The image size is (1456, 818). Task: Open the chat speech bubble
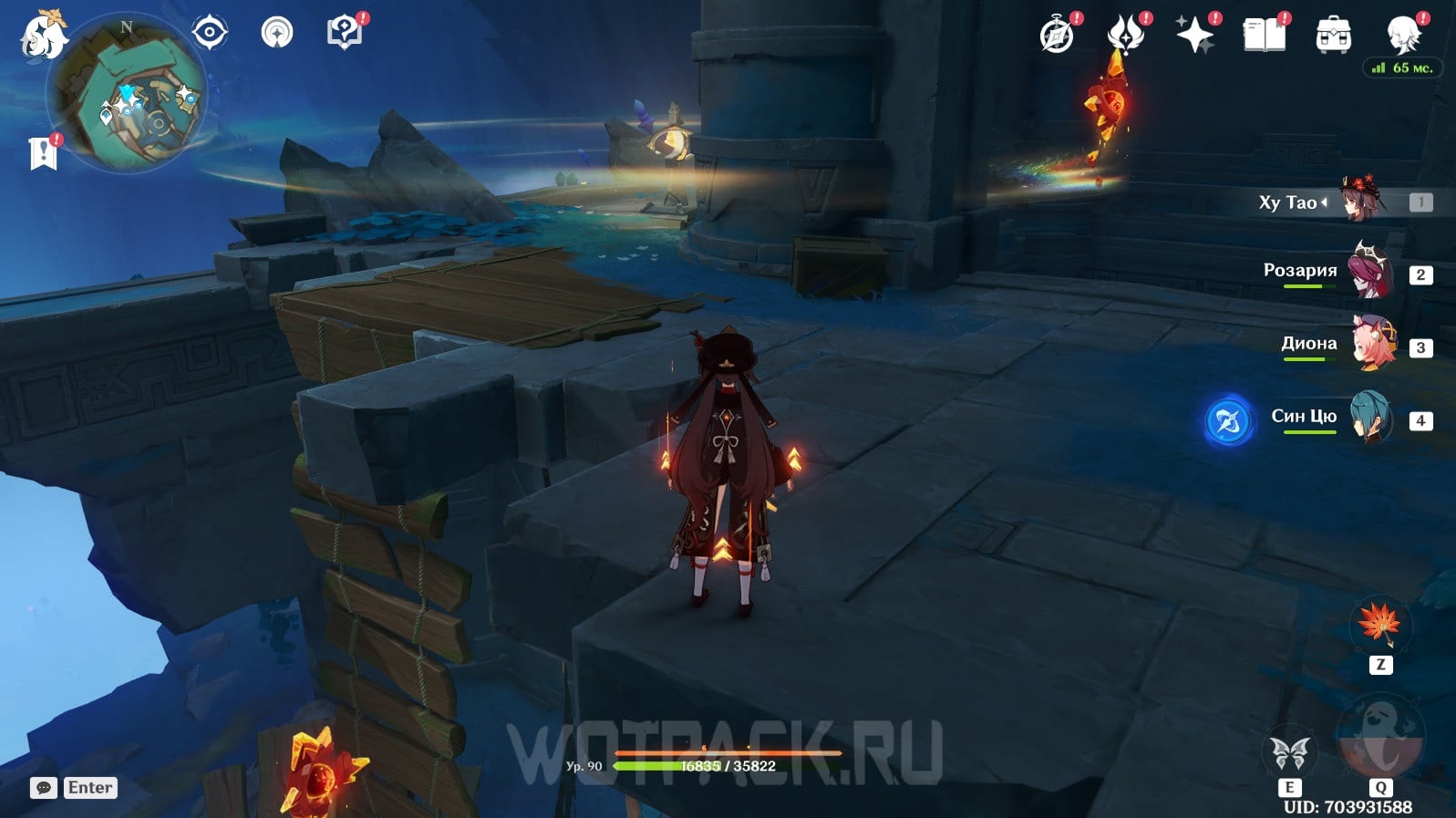(x=43, y=788)
